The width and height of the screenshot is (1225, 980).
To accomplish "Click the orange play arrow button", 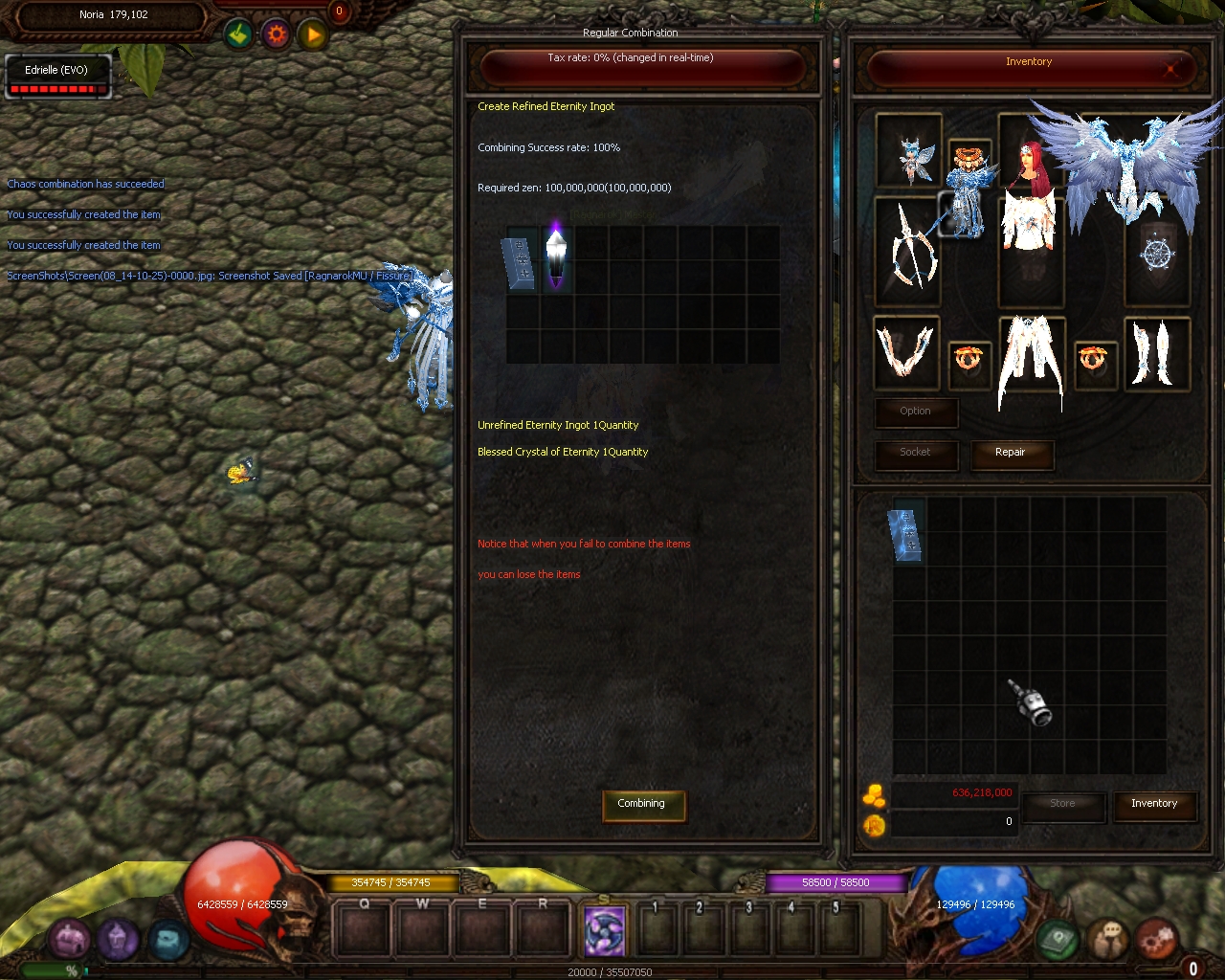I will (314, 35).
